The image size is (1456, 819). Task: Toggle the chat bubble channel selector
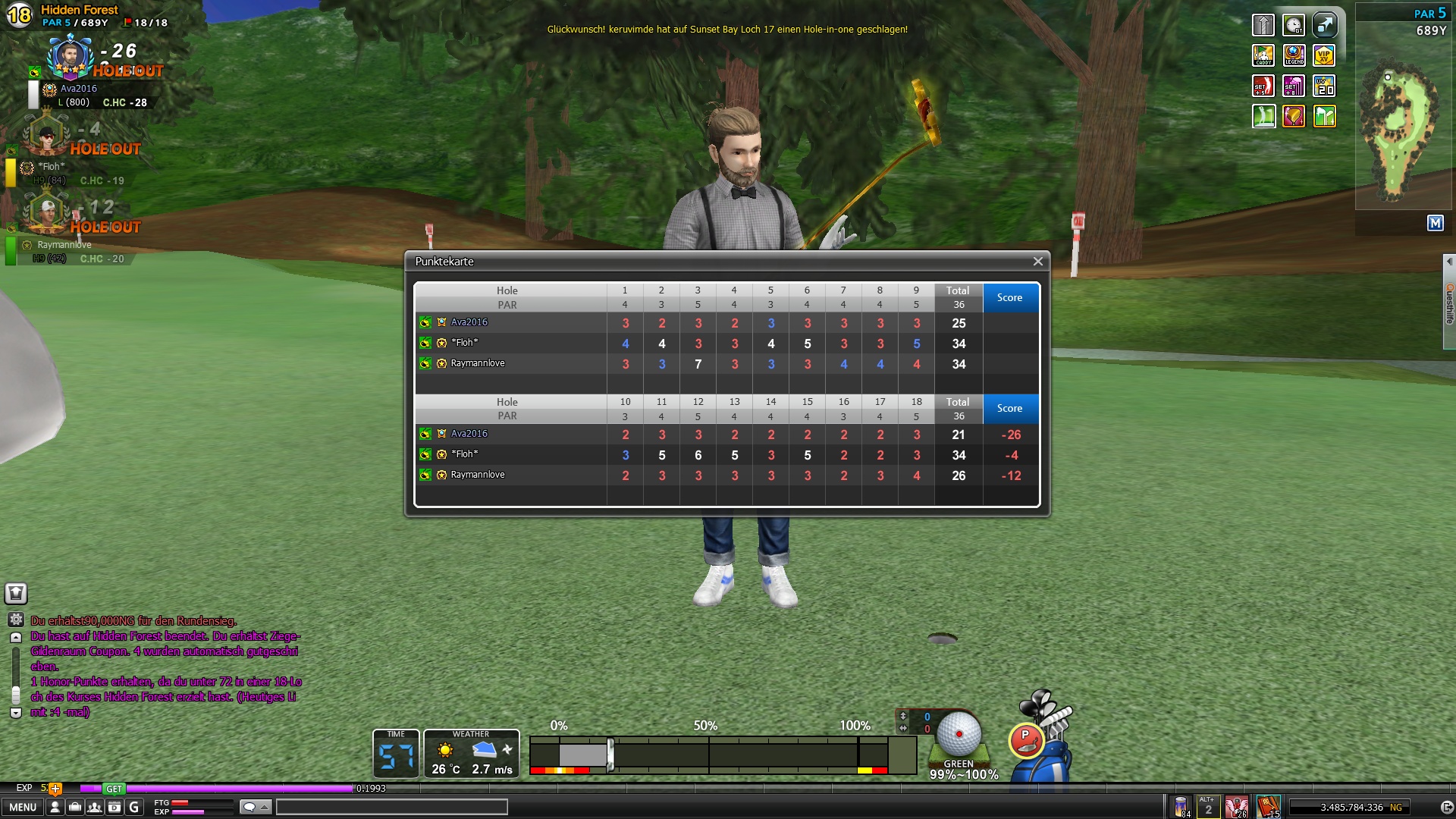(255, 807)
